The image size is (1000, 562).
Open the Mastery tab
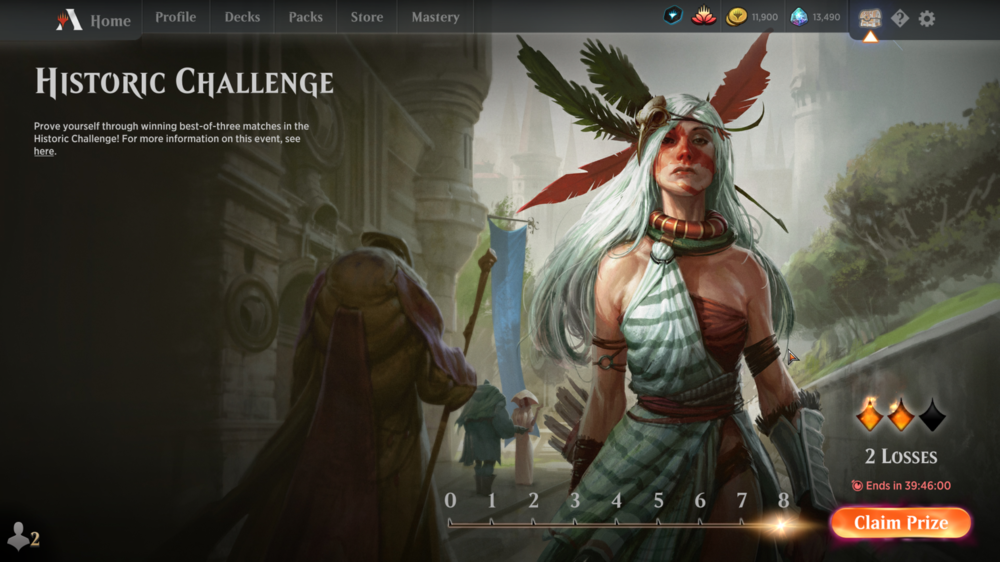[x=435, y=17]
